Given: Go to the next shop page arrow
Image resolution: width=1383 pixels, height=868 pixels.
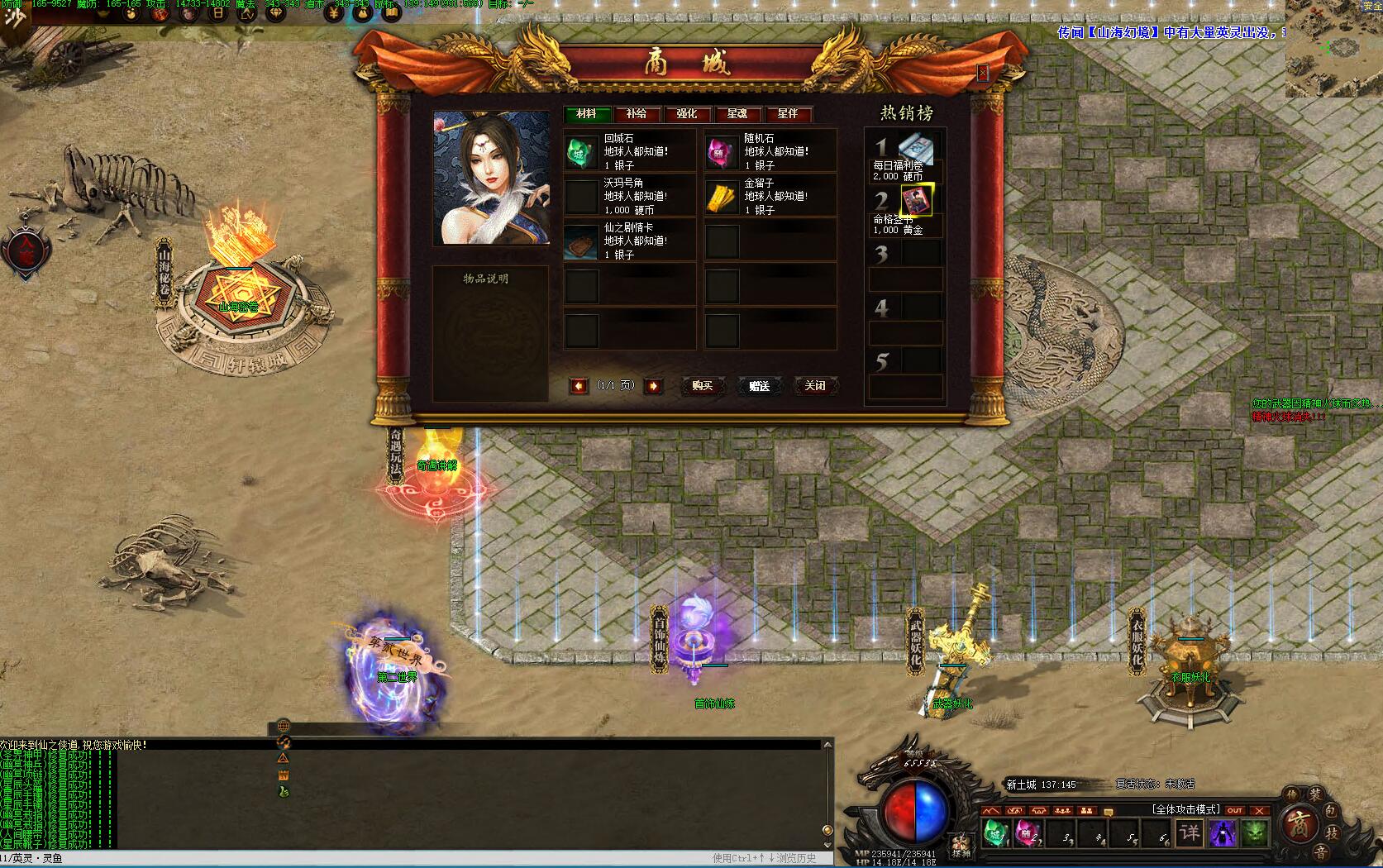Looking at the screenshot, I should tap(654, 386).
